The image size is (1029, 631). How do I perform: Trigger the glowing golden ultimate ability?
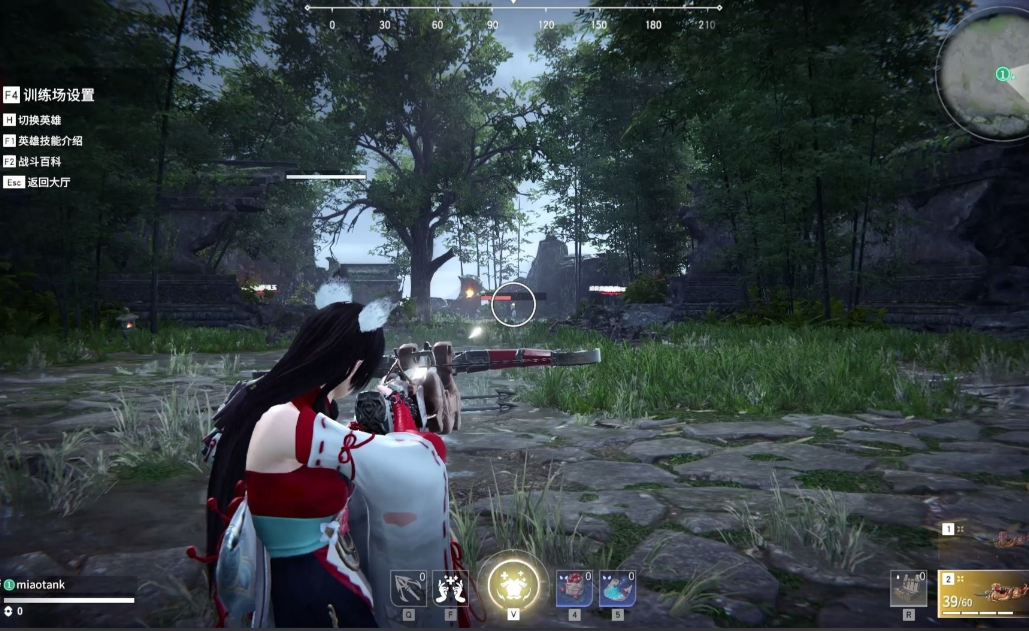[513, 585]
